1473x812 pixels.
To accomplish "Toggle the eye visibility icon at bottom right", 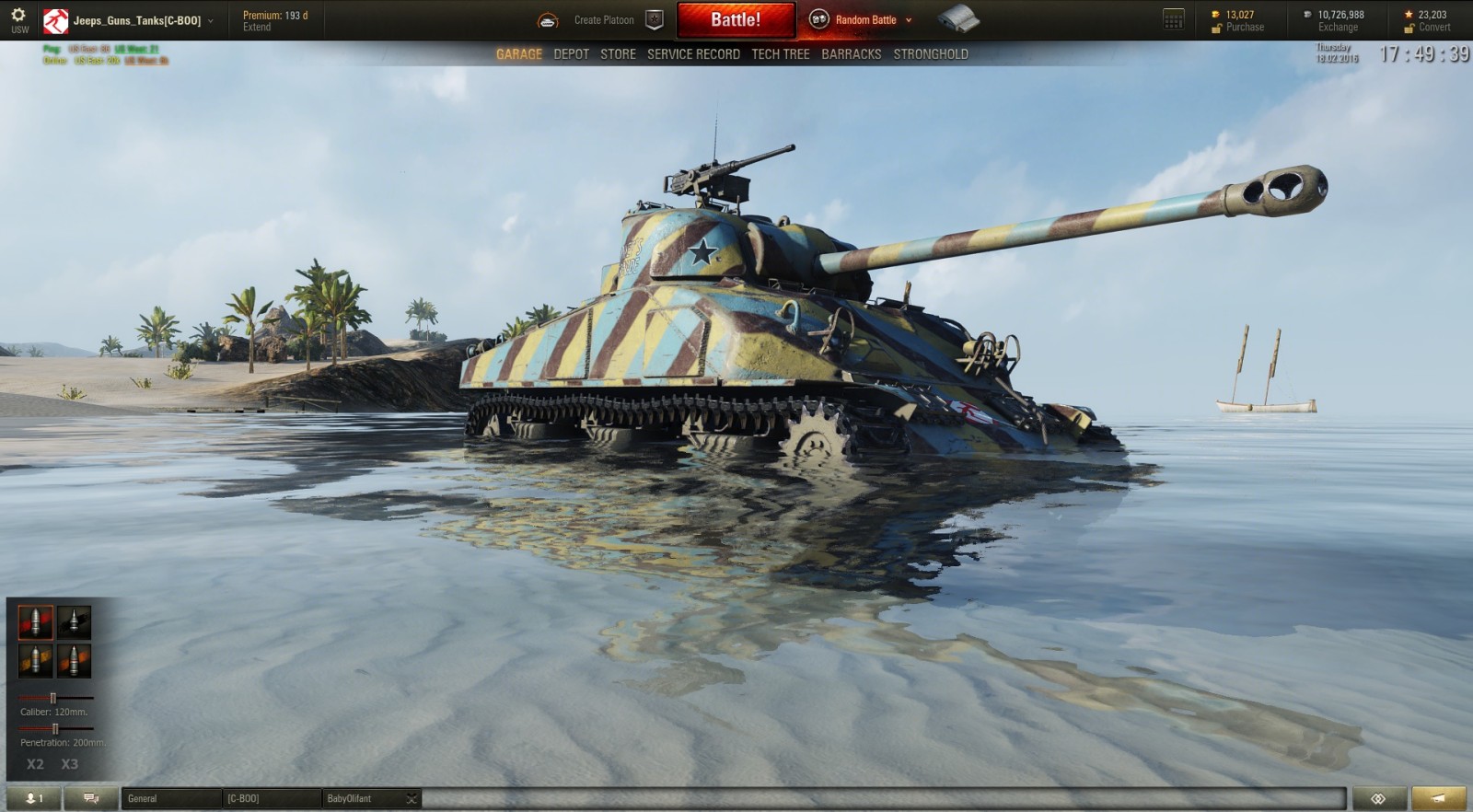I will point(1379,798).
